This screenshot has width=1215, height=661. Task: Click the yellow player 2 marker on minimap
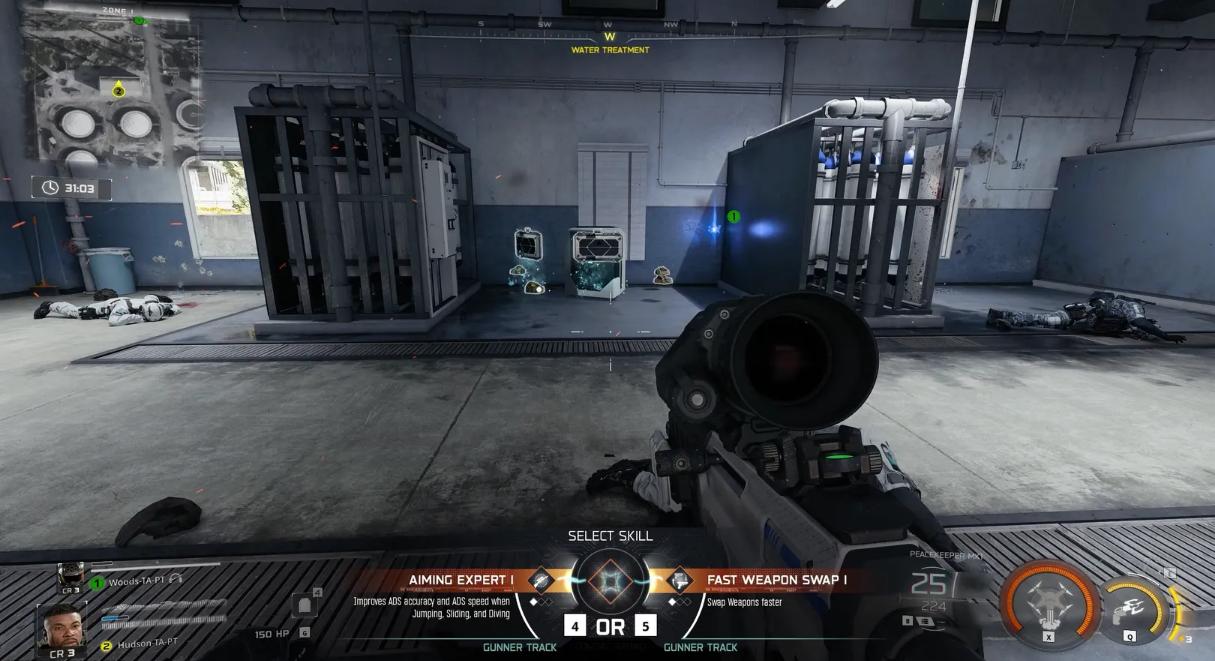point(118,90)
